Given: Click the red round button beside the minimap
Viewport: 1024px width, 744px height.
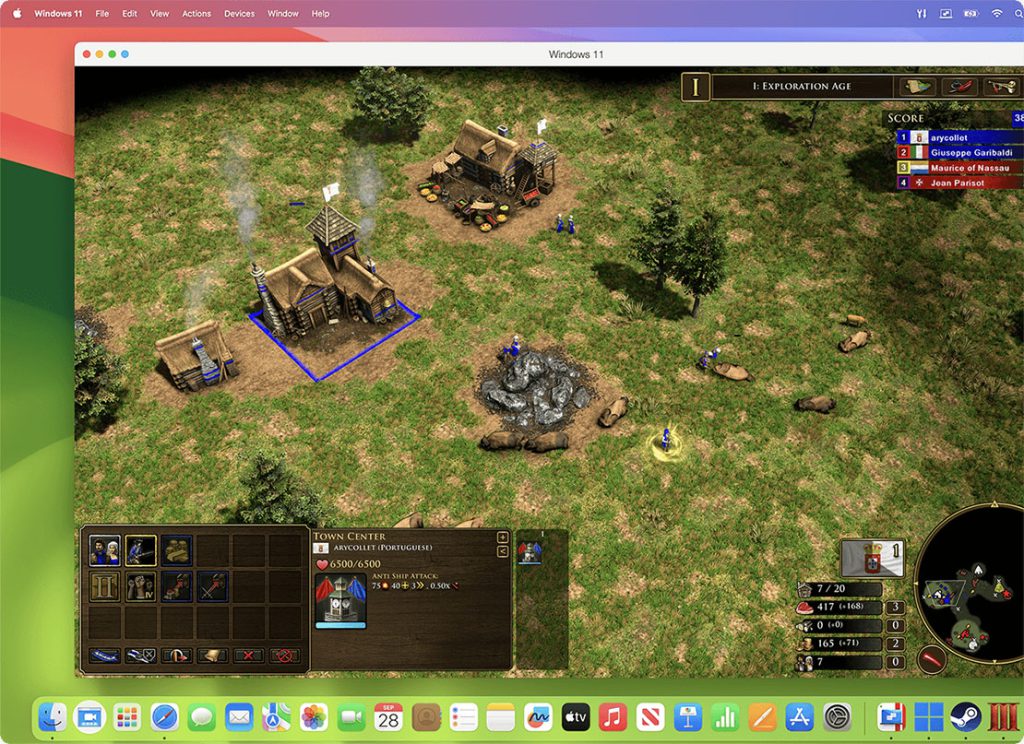Looking at the screenshot, I should 932,660.
